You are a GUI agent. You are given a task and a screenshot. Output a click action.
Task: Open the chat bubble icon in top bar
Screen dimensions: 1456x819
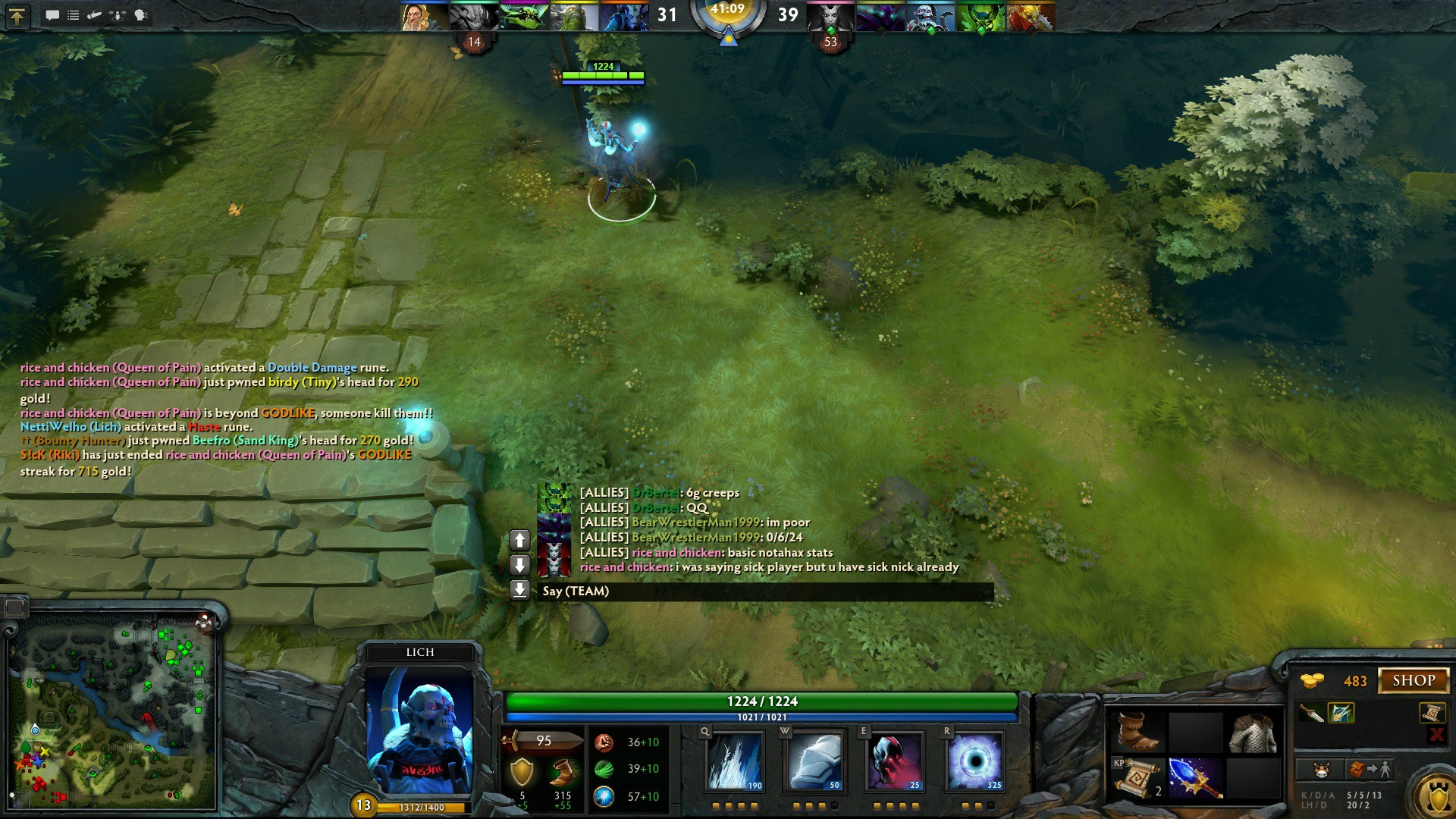[x=52, y=15]
